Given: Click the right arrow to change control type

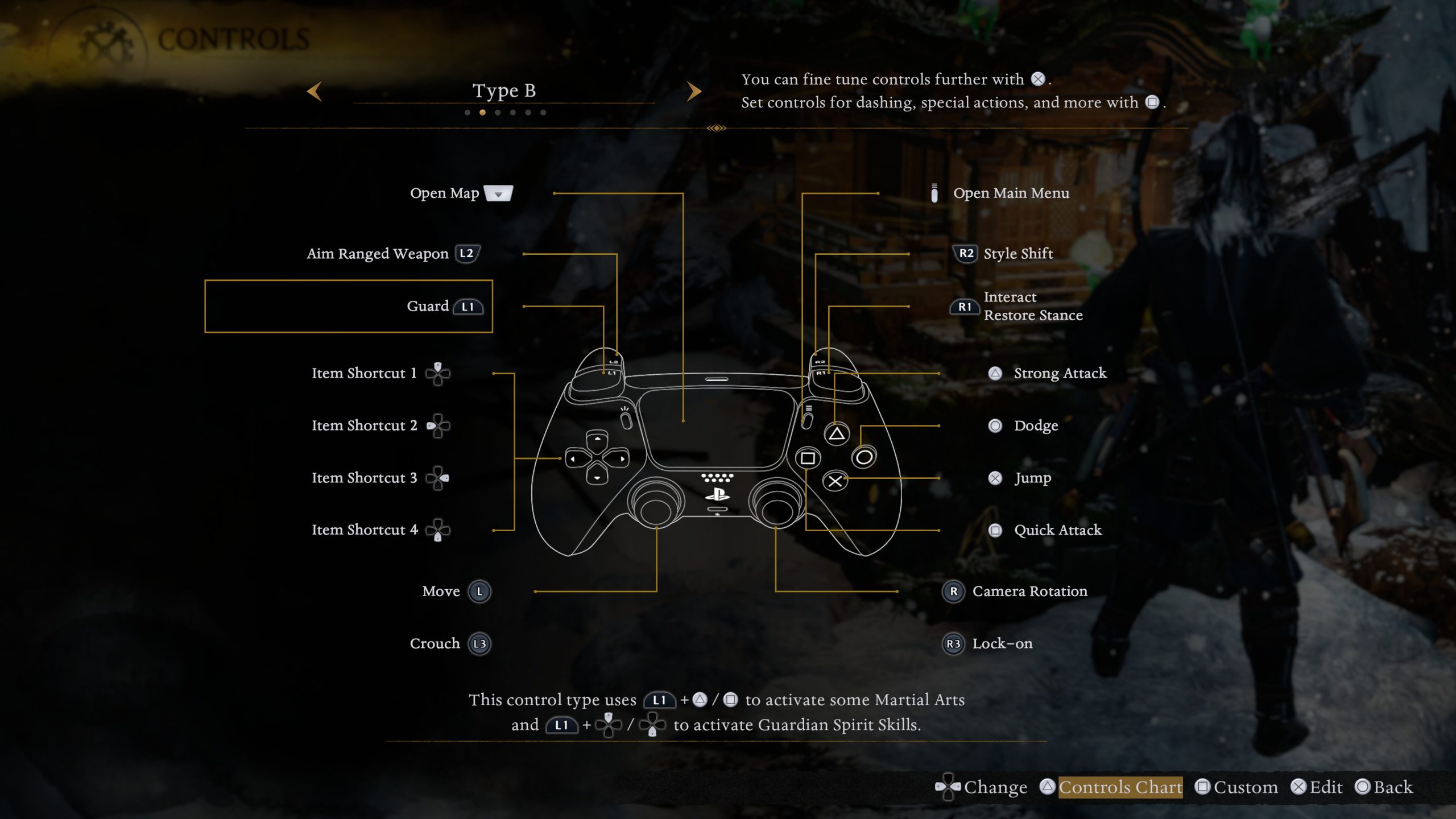Looking at the screenshot, I should (x=694, y=92).
